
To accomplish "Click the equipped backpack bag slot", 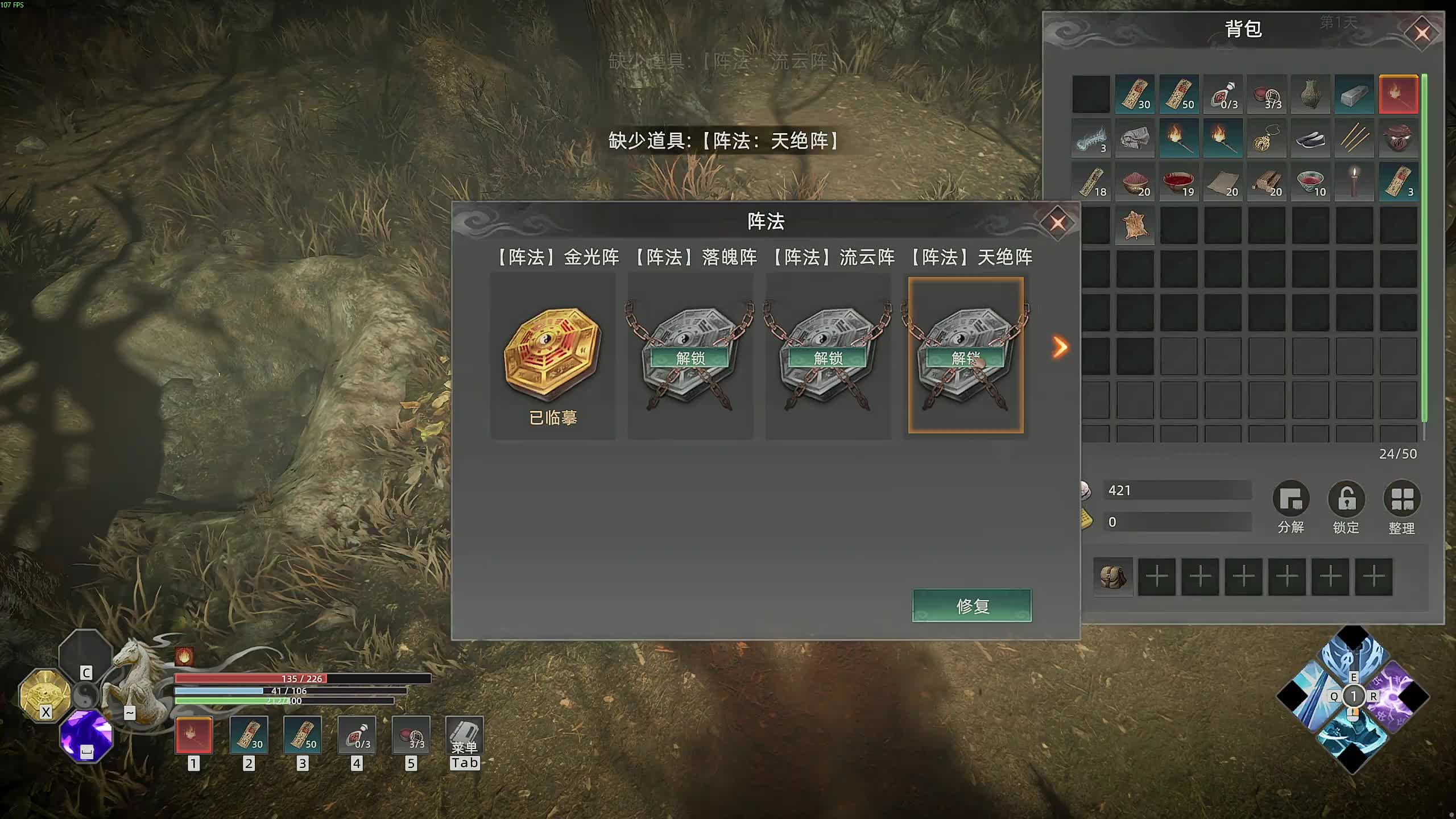I will coord(1113,577).
